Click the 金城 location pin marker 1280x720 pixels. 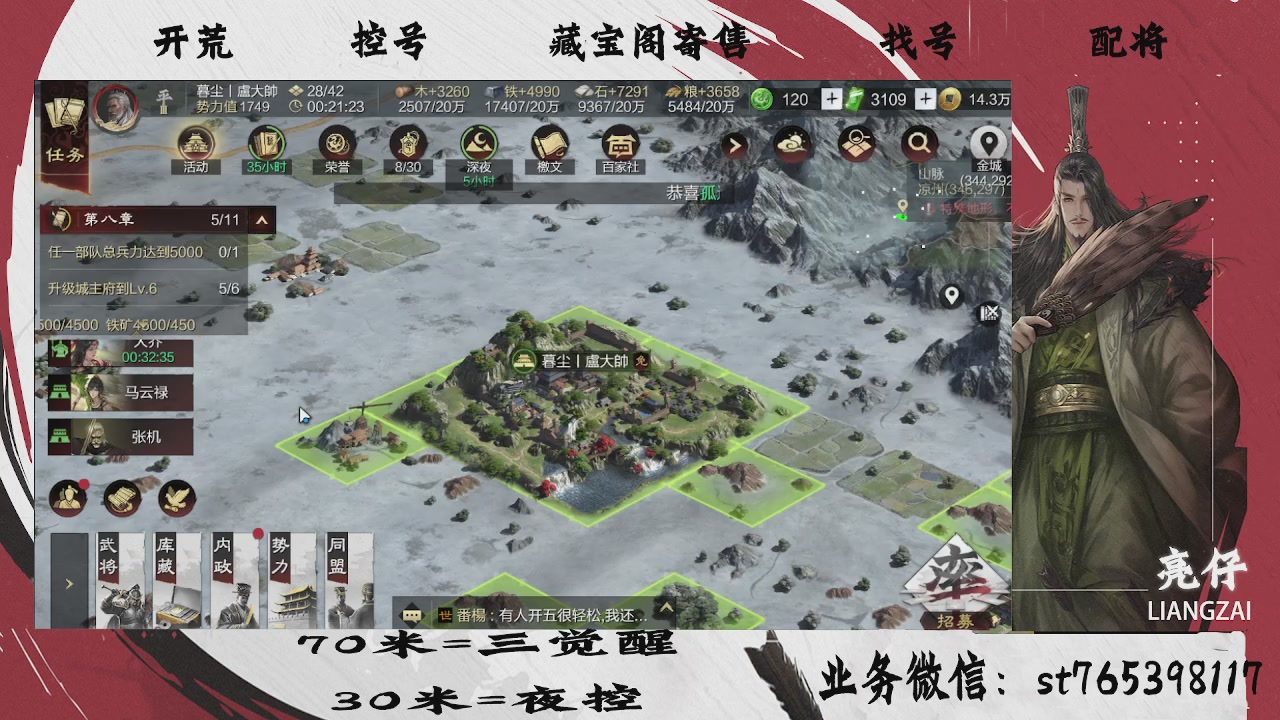pos(988,140)
